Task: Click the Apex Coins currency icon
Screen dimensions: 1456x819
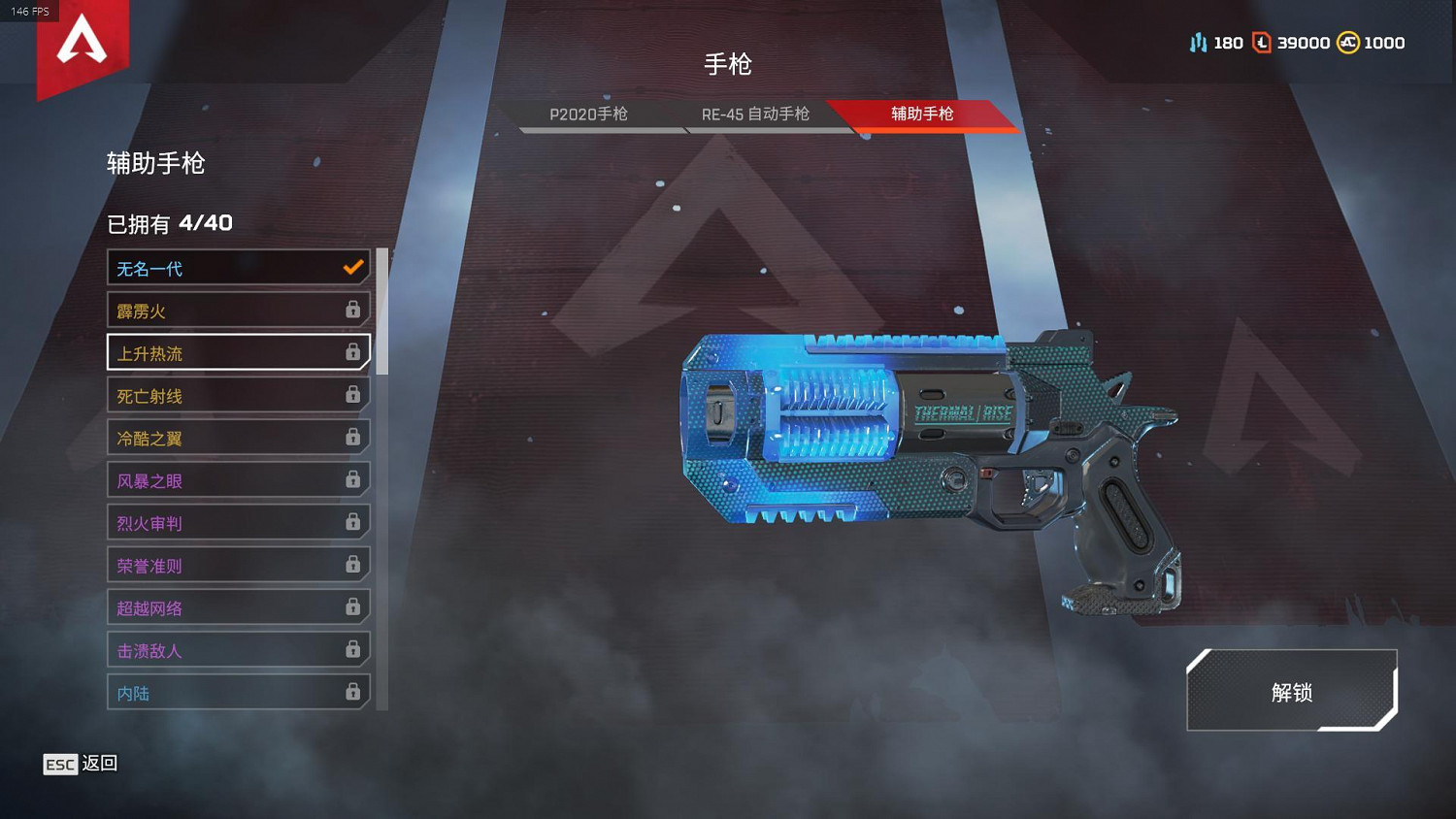Action: coord(1347,42)
